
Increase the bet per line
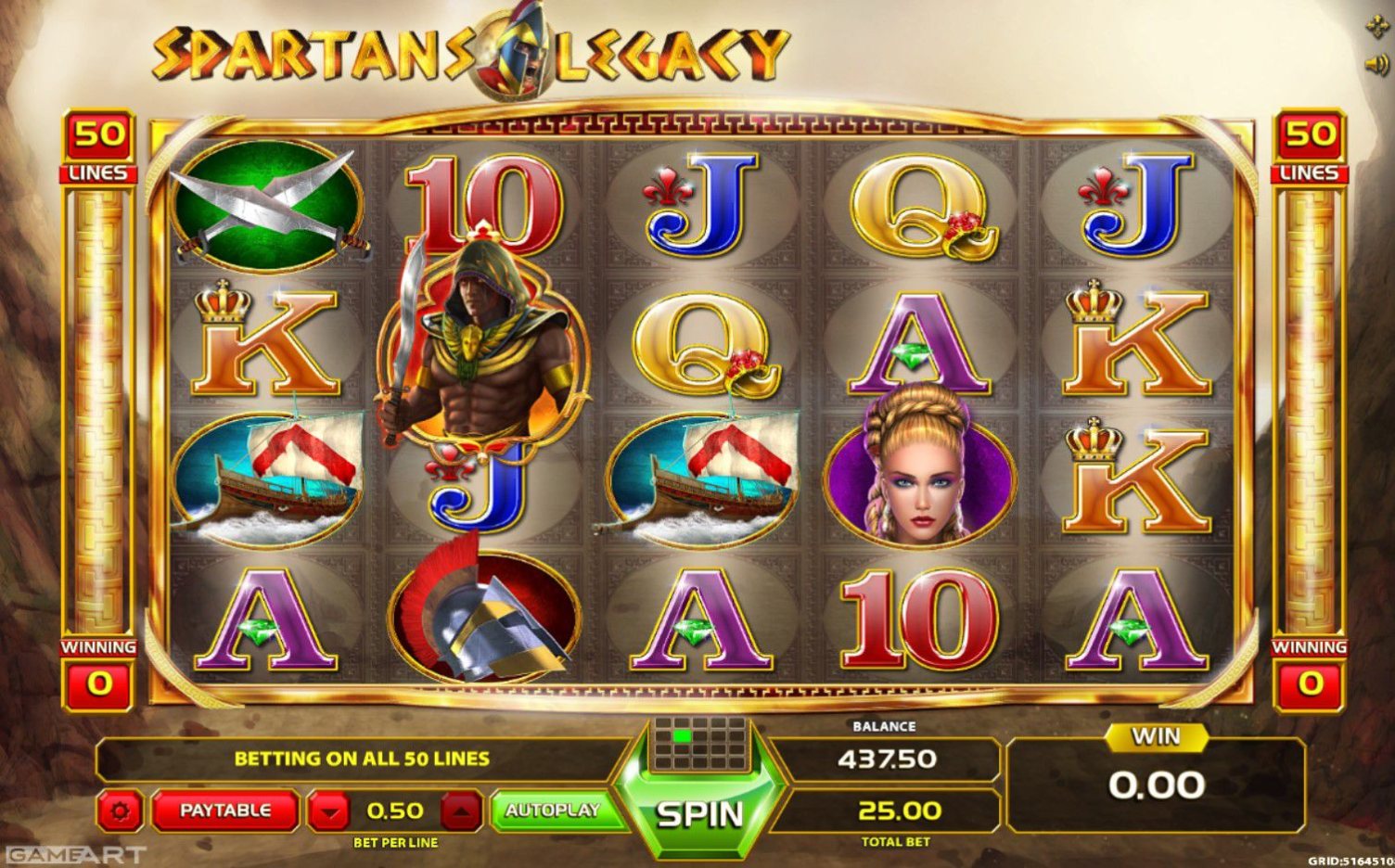[x=461, y=812]
